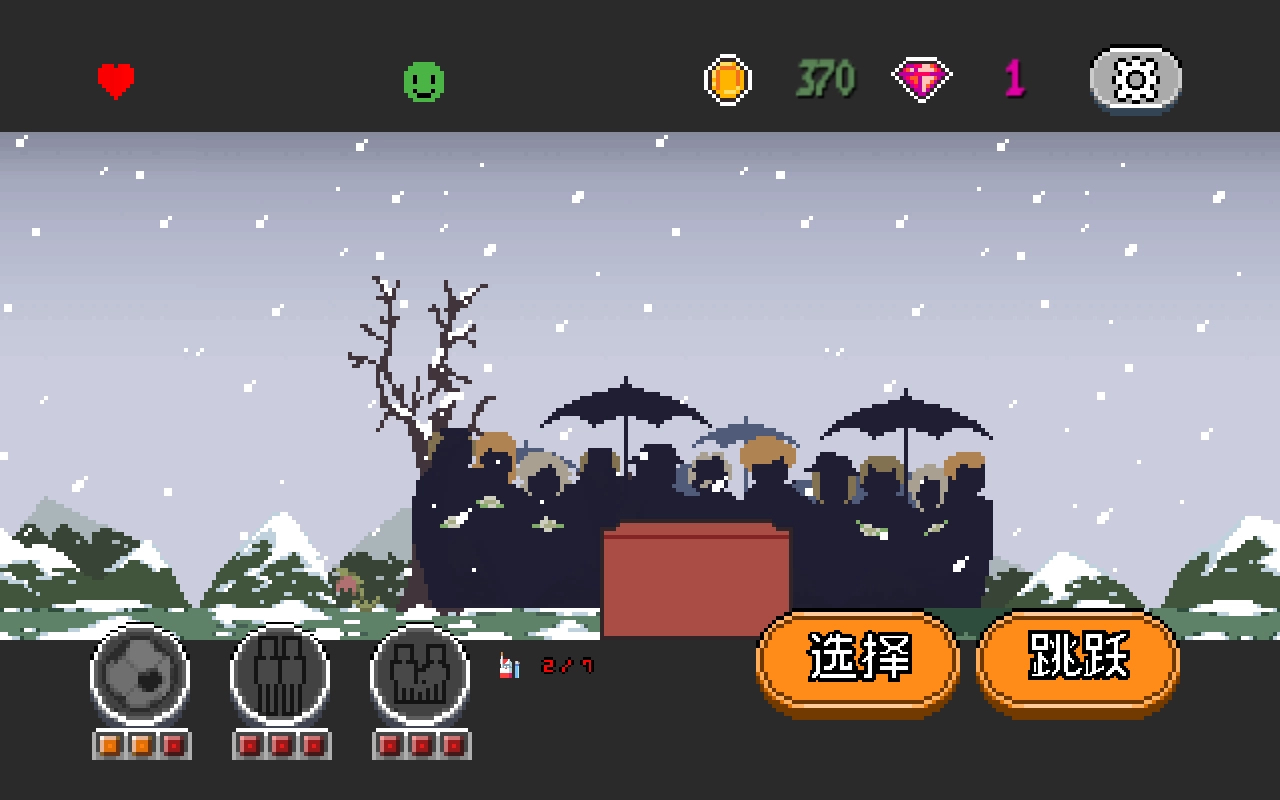Image resolution: width=1280 pixels, height=800 pixels.
Task: Select the two-person ability icon
Action: tap(280, 675)
